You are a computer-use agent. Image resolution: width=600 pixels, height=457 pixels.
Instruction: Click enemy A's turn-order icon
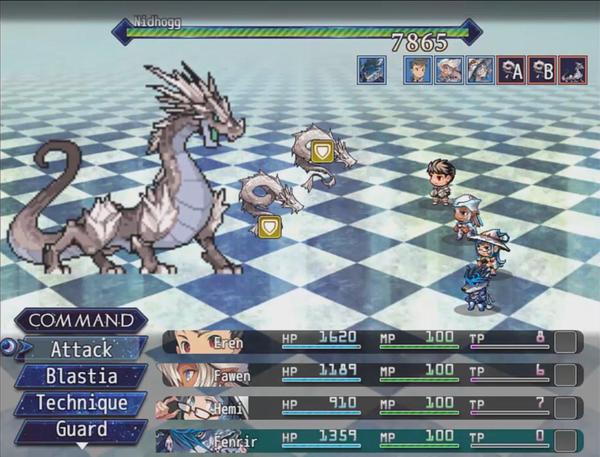coord(511,69)
